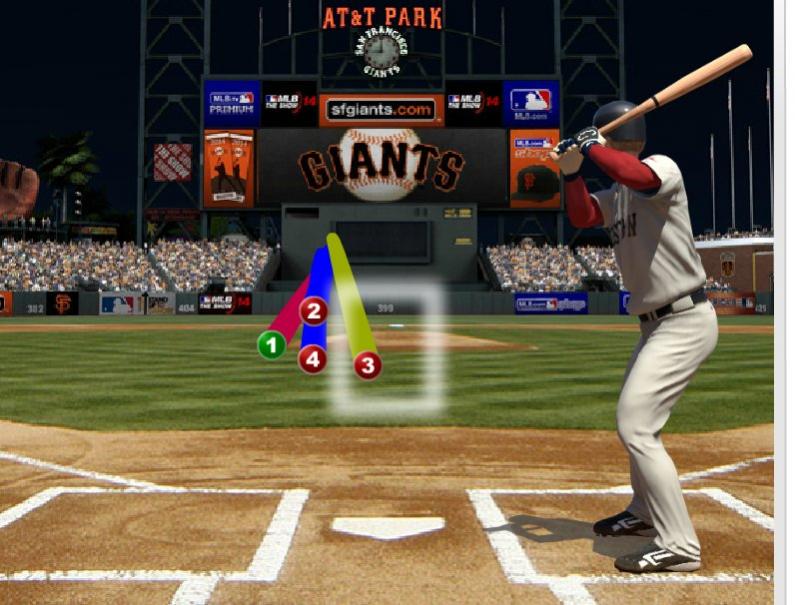The image size is (795, 605).
Task: Select the green pitch marker numbered 1
Action: point(271,345)
